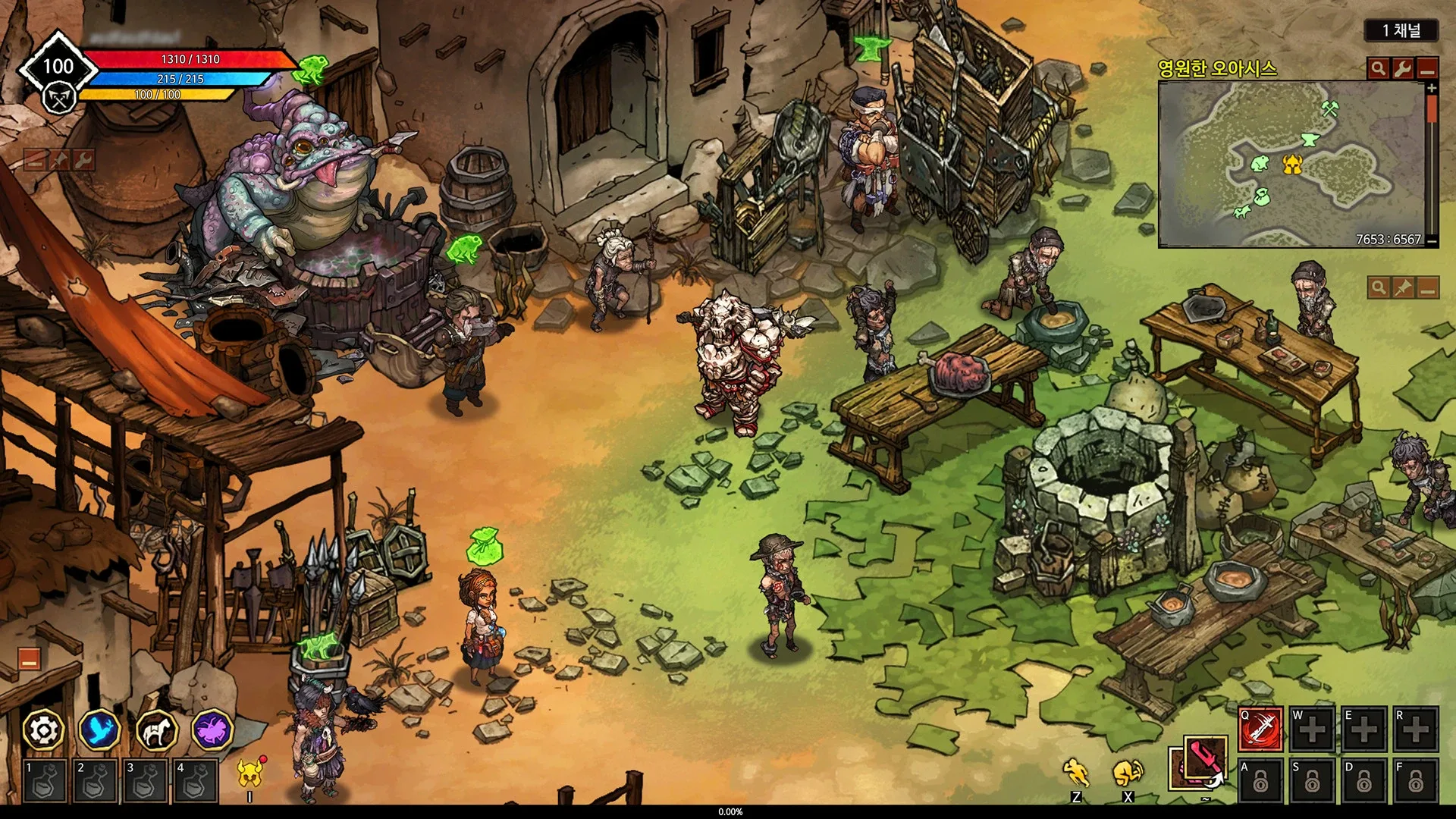
Task: Click the purple beetle icon
Action: pyautogui.click(x=212, y=730)
